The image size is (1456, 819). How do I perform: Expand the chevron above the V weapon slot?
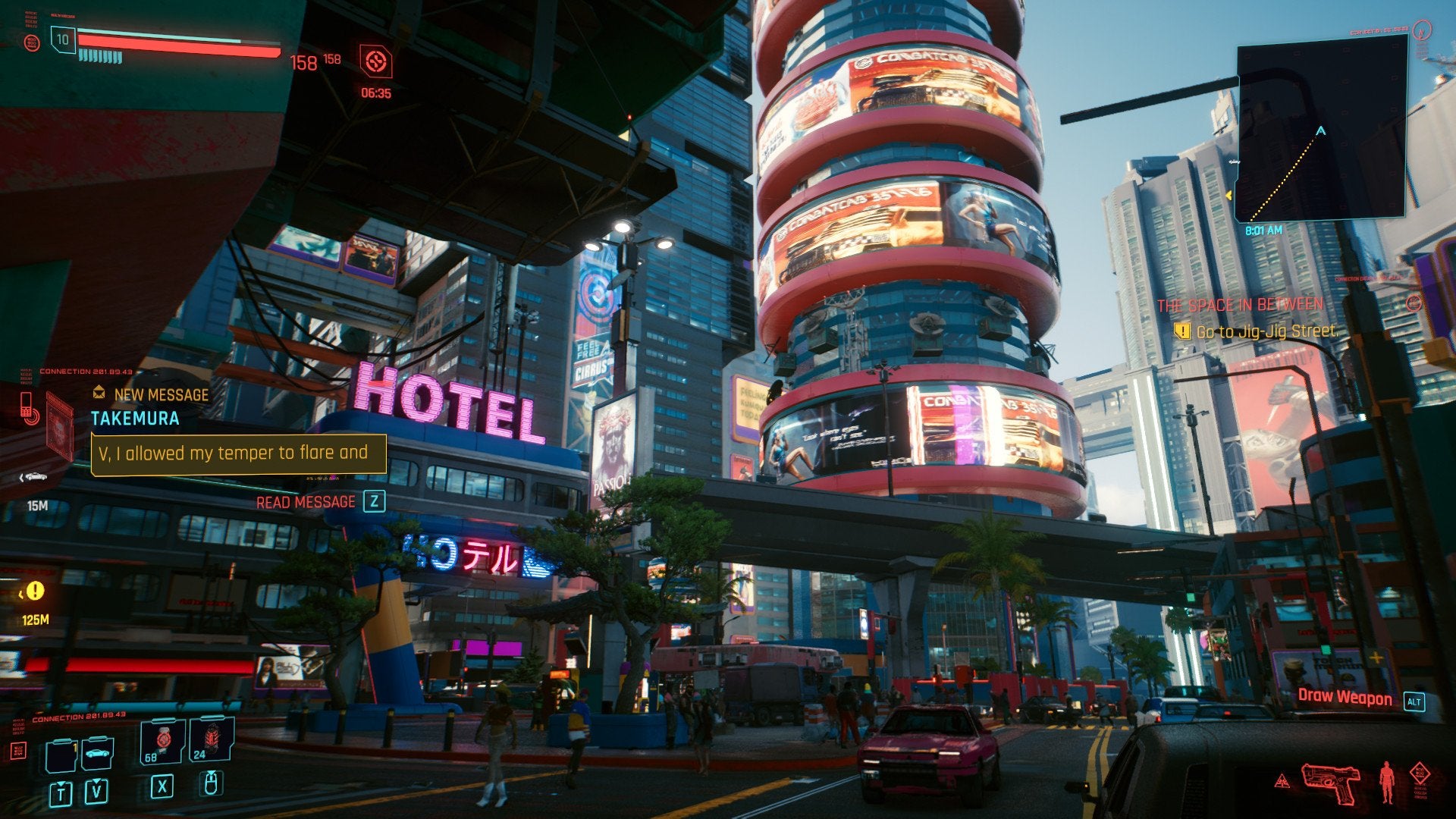96,781
